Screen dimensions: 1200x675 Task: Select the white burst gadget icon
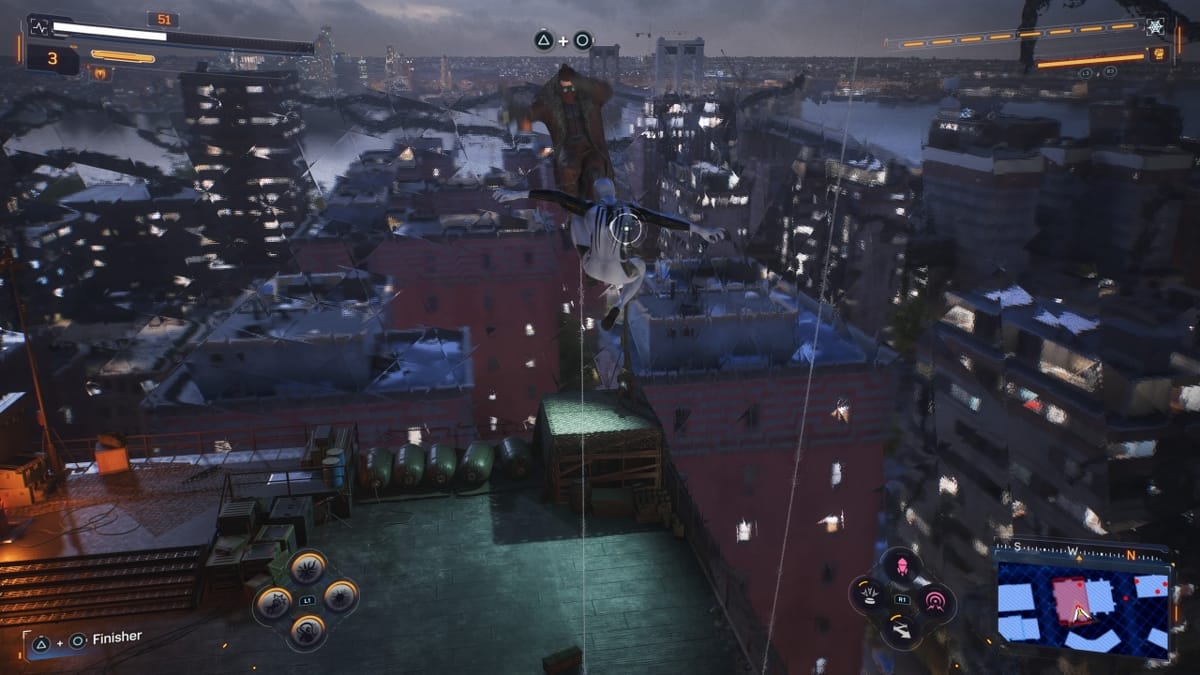tap(868, 597)
